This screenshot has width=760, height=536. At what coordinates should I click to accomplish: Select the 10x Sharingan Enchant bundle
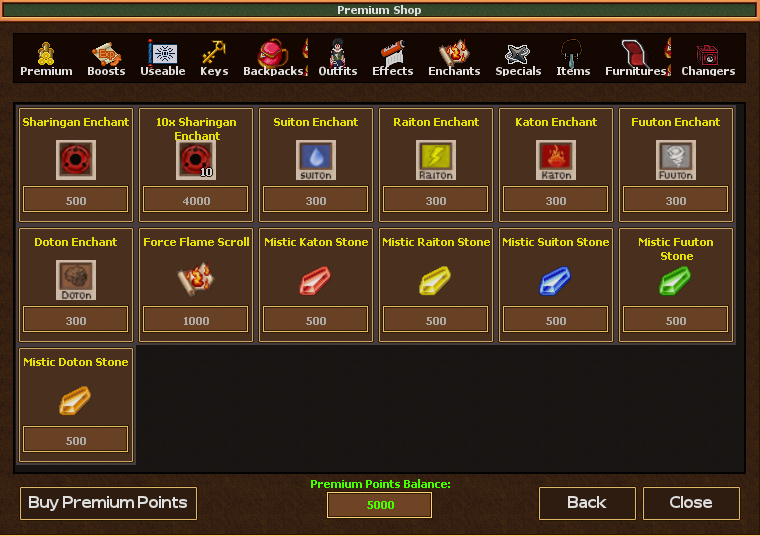tap(196, 160)
